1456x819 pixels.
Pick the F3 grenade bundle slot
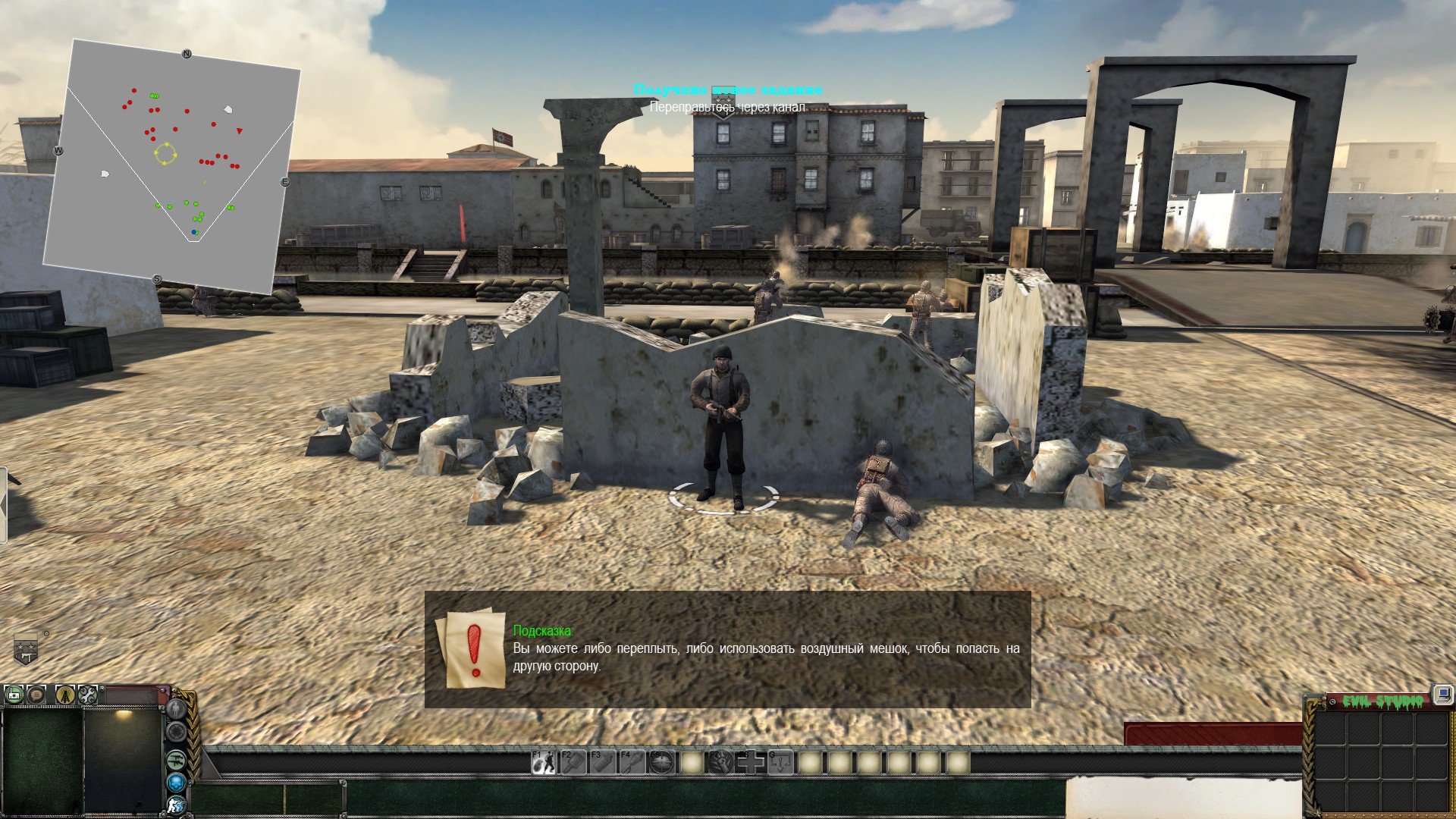tap(603, 762)
